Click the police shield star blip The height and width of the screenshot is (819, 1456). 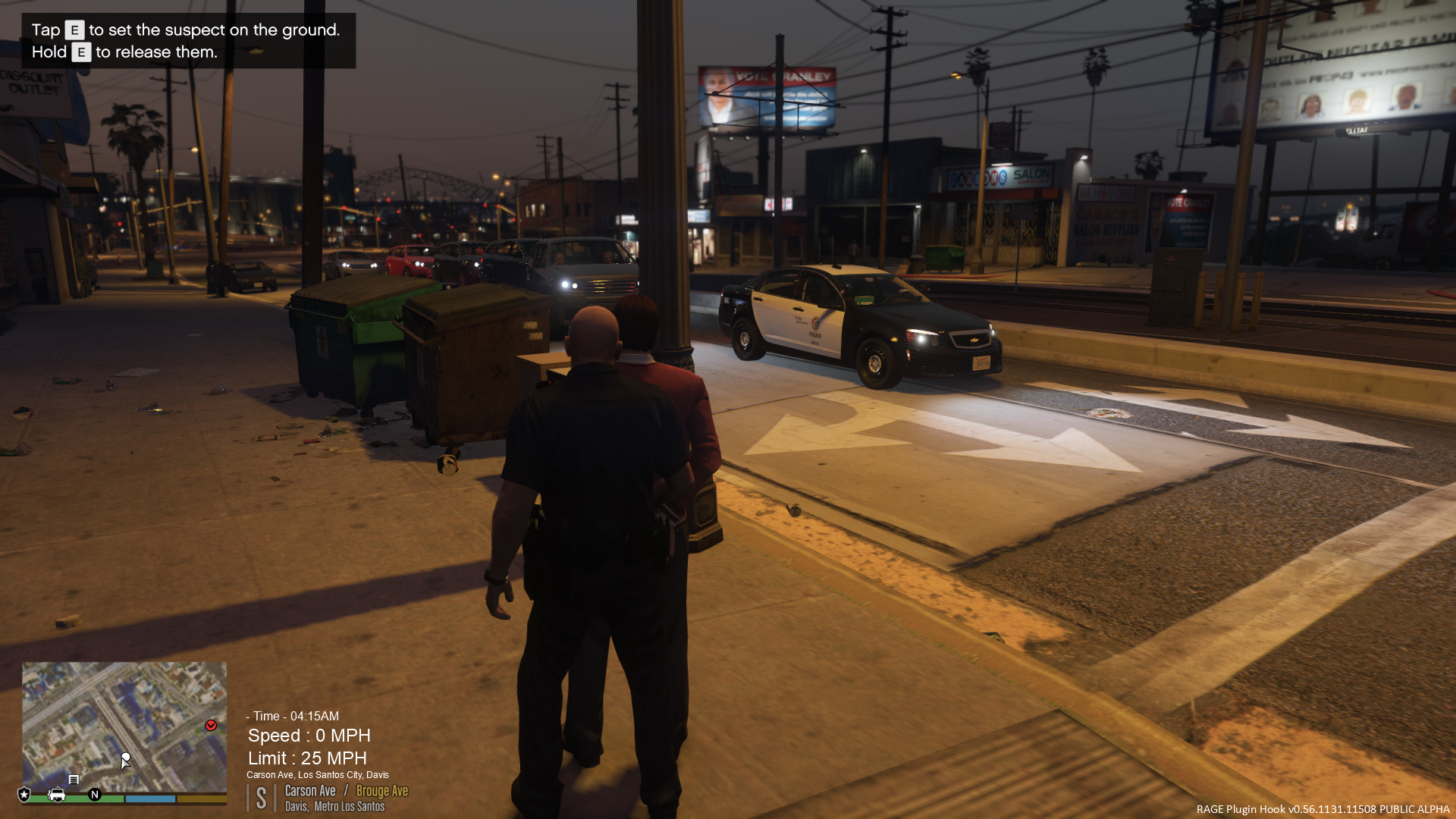coord(24,795)
